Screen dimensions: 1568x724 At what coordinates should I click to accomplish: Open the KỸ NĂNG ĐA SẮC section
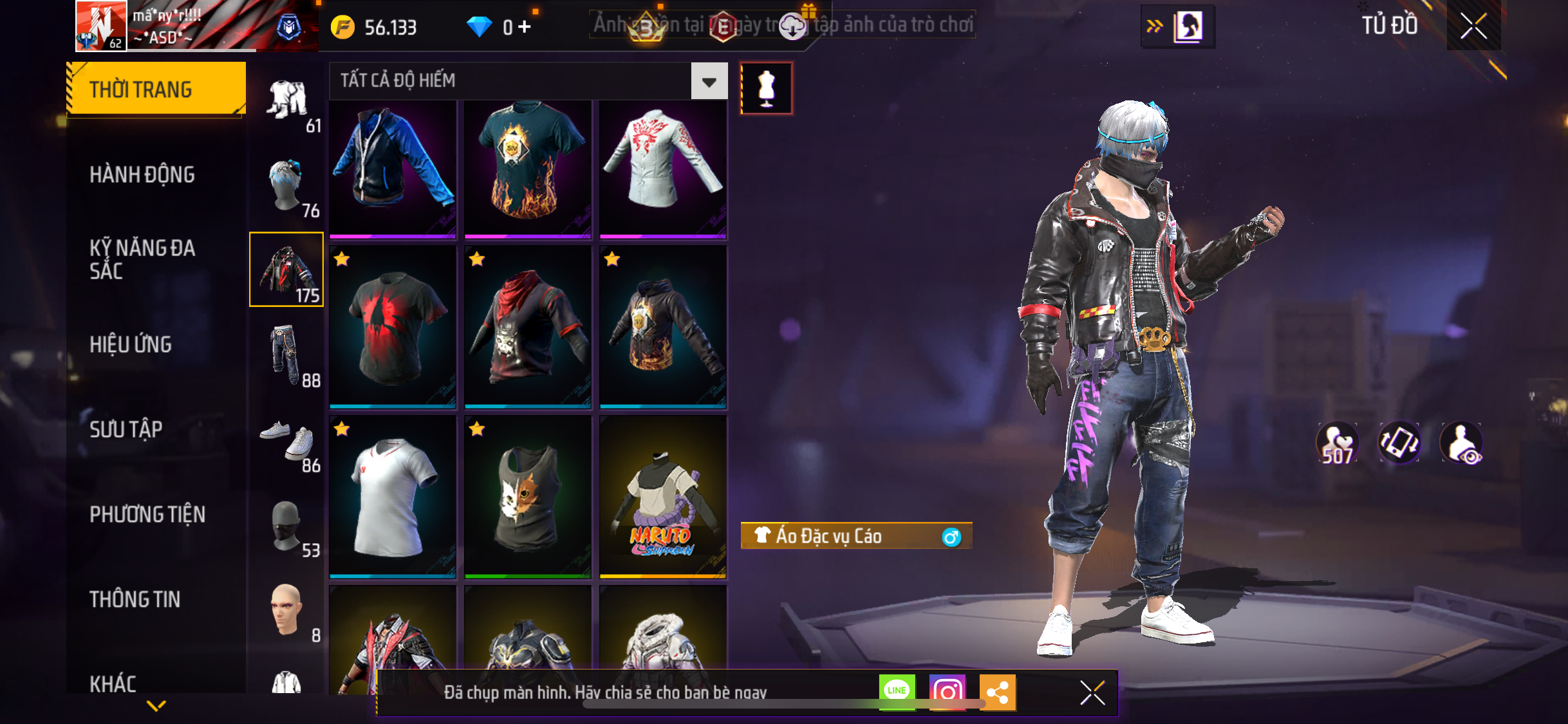coord(142,259)
